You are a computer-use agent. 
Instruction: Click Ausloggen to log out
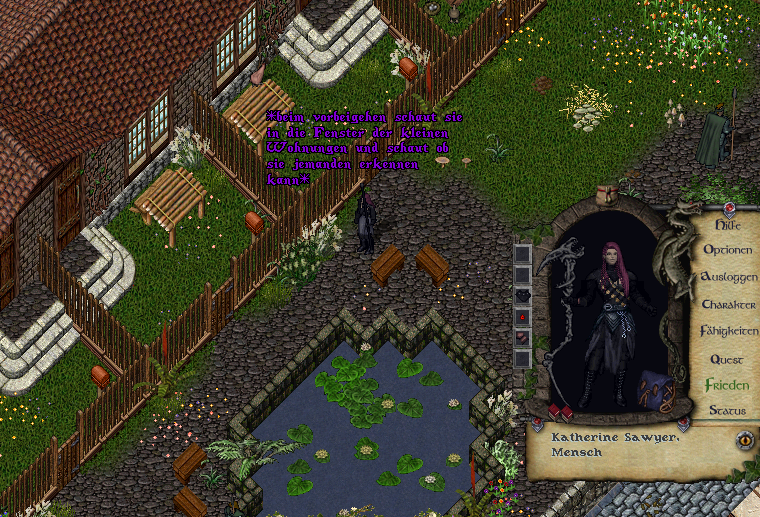[728, 277]
